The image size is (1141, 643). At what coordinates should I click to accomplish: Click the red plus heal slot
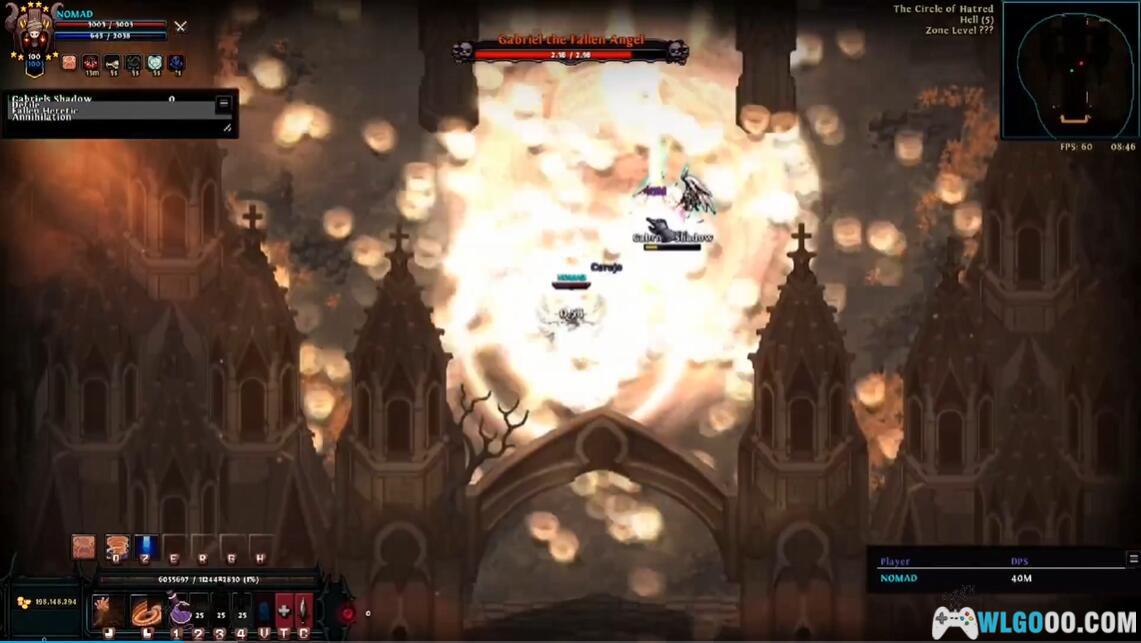[284, 610]
